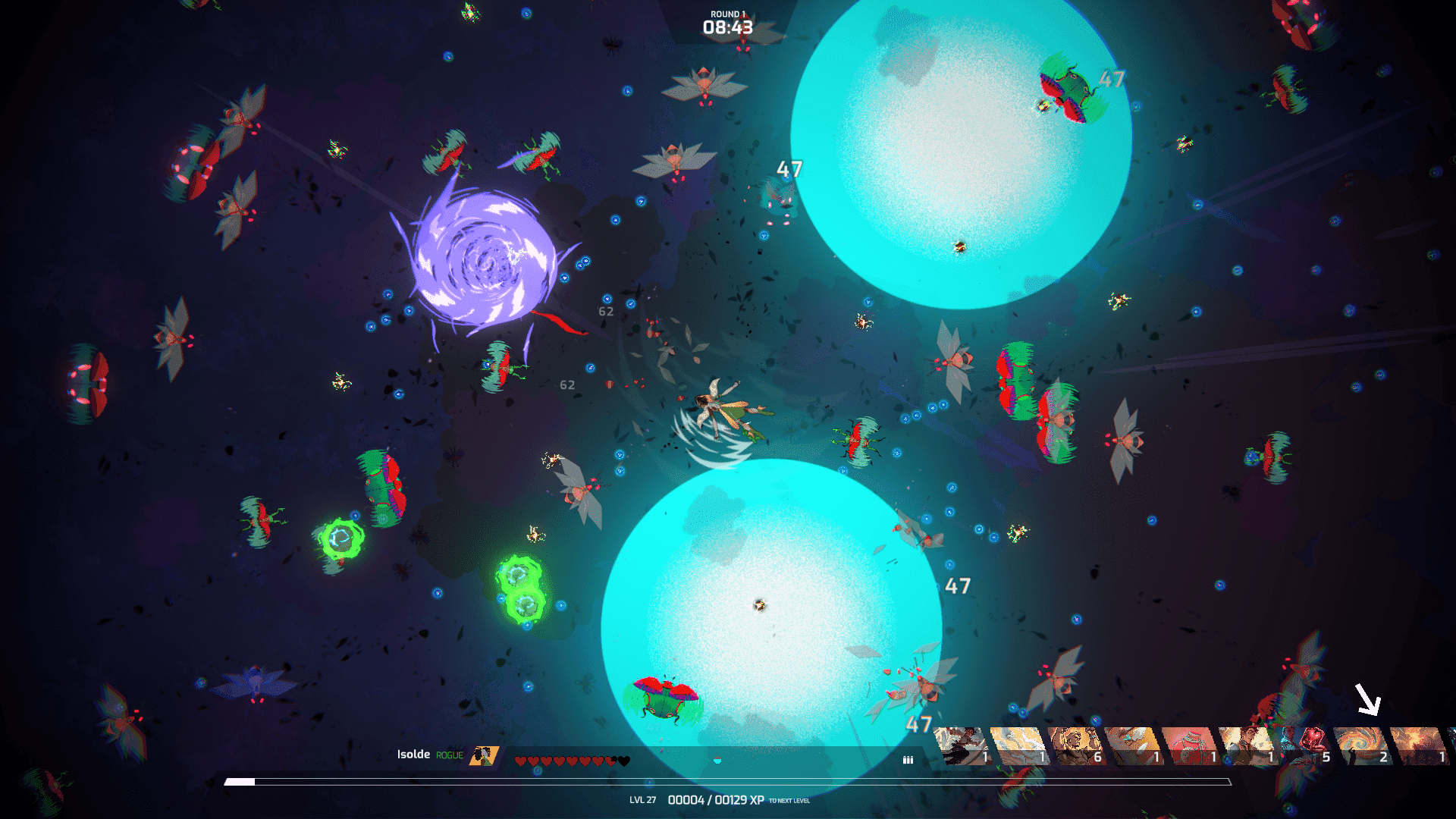The width and height of the screenshot is (1456, 819).
Task: Click the iii indicator near the health bar
Action: pyautogui.click(x=908, y=758)
